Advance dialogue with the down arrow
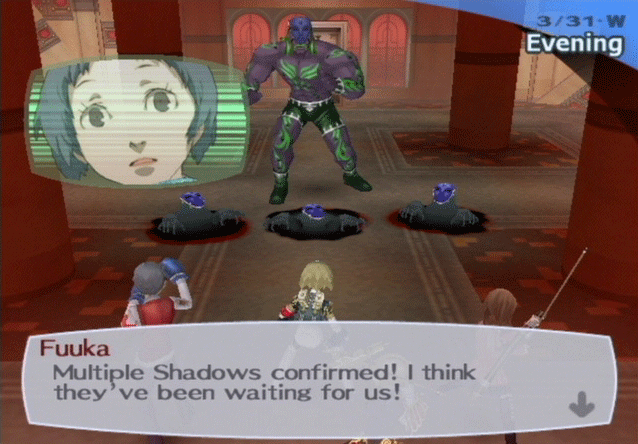The height and width of the screenshot is (444, 638). [581, 404]
